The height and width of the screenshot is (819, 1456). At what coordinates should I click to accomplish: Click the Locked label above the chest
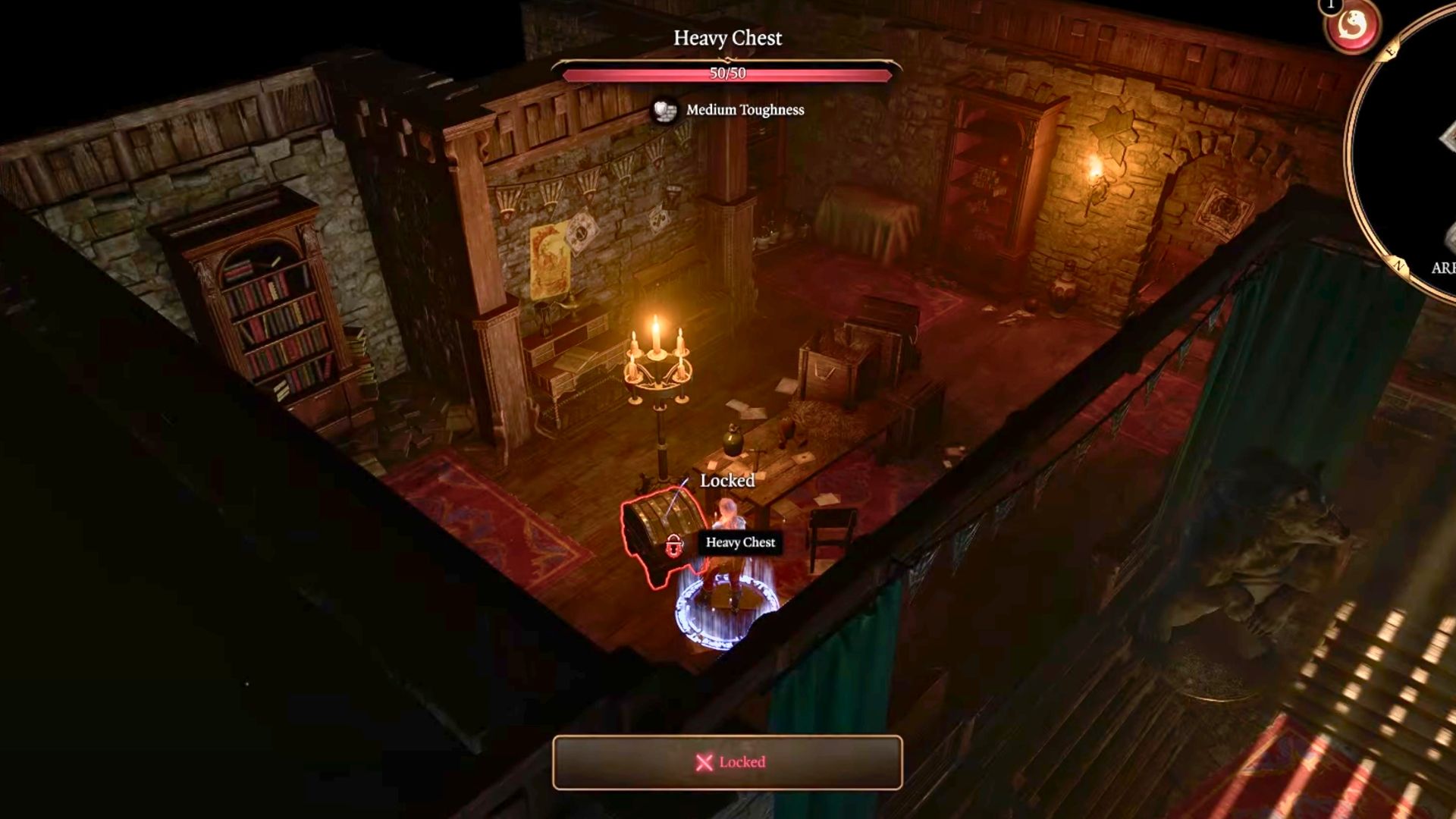[x=726, y=481]
